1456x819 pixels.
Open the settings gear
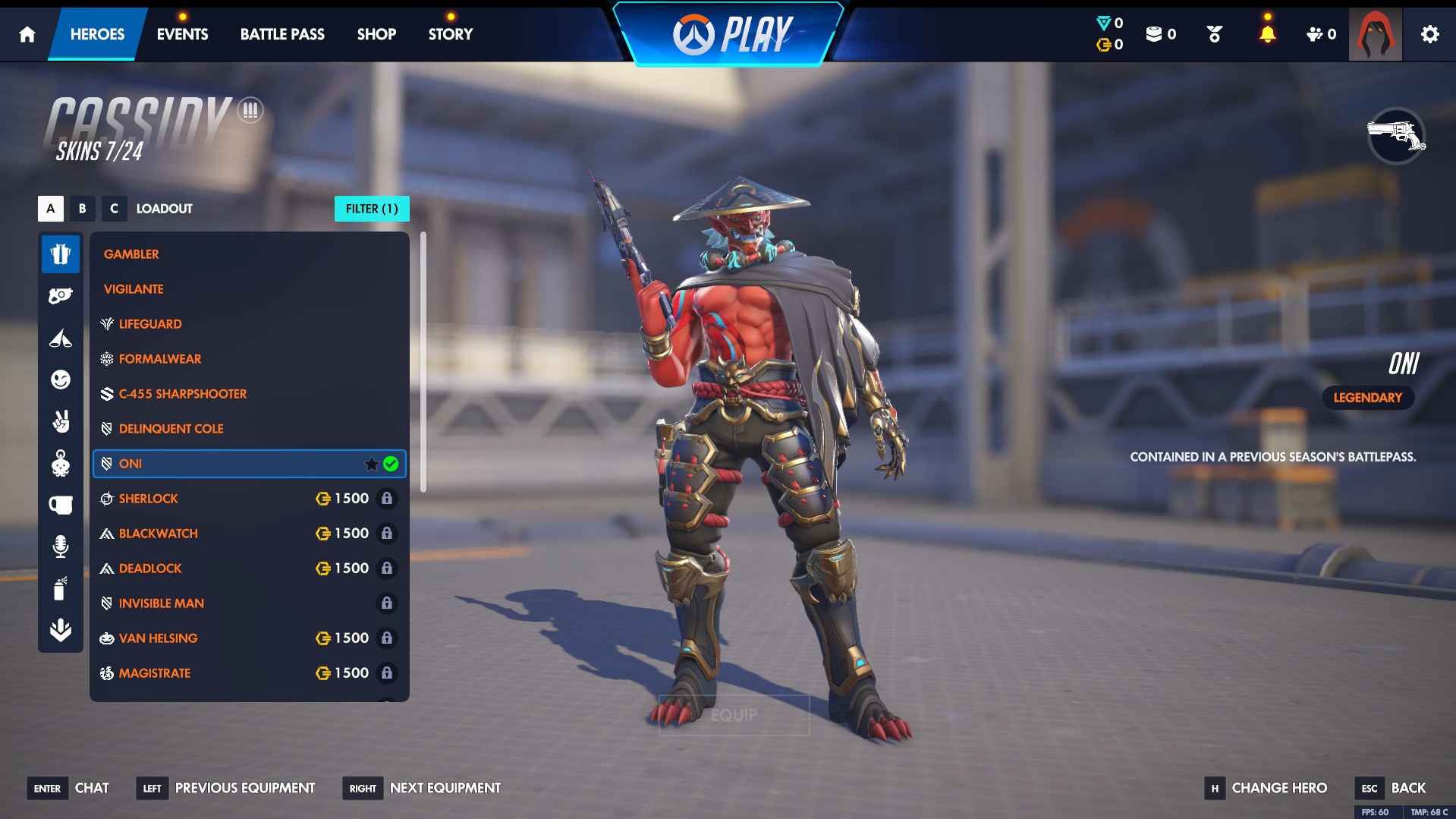coord(1430,33)
